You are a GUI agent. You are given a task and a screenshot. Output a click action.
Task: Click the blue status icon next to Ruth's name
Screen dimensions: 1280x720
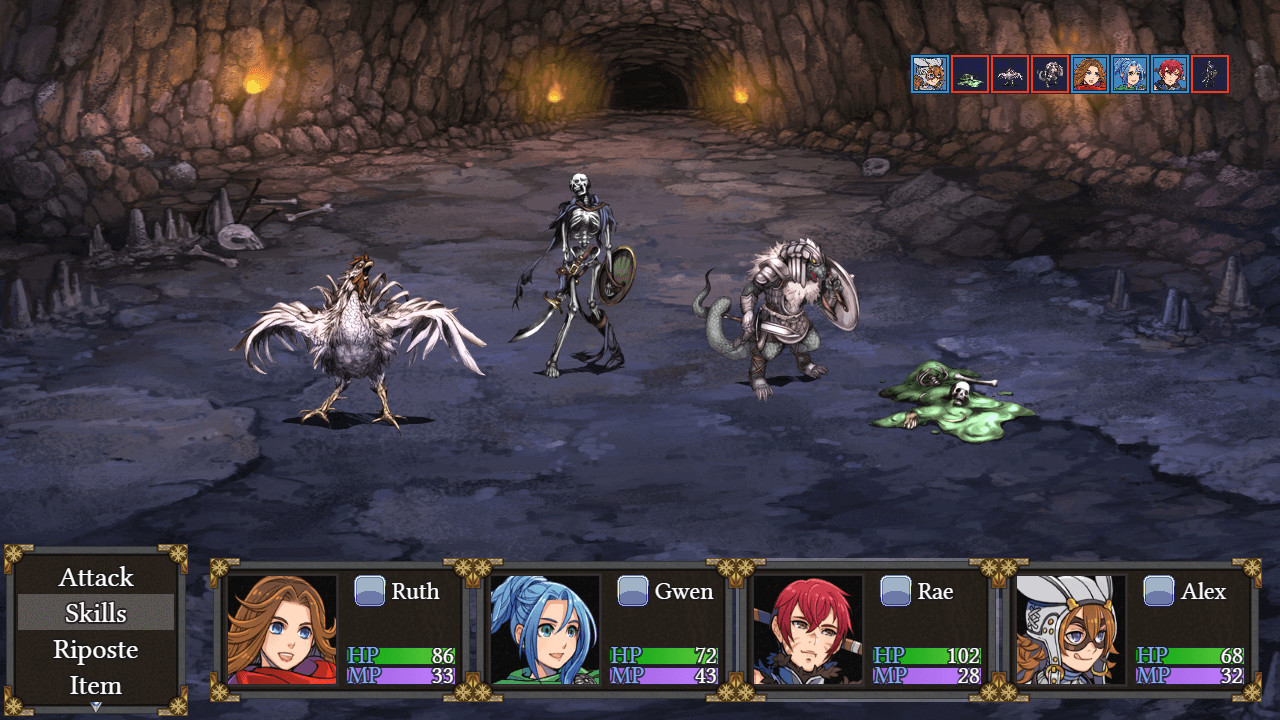coord(371,591)
